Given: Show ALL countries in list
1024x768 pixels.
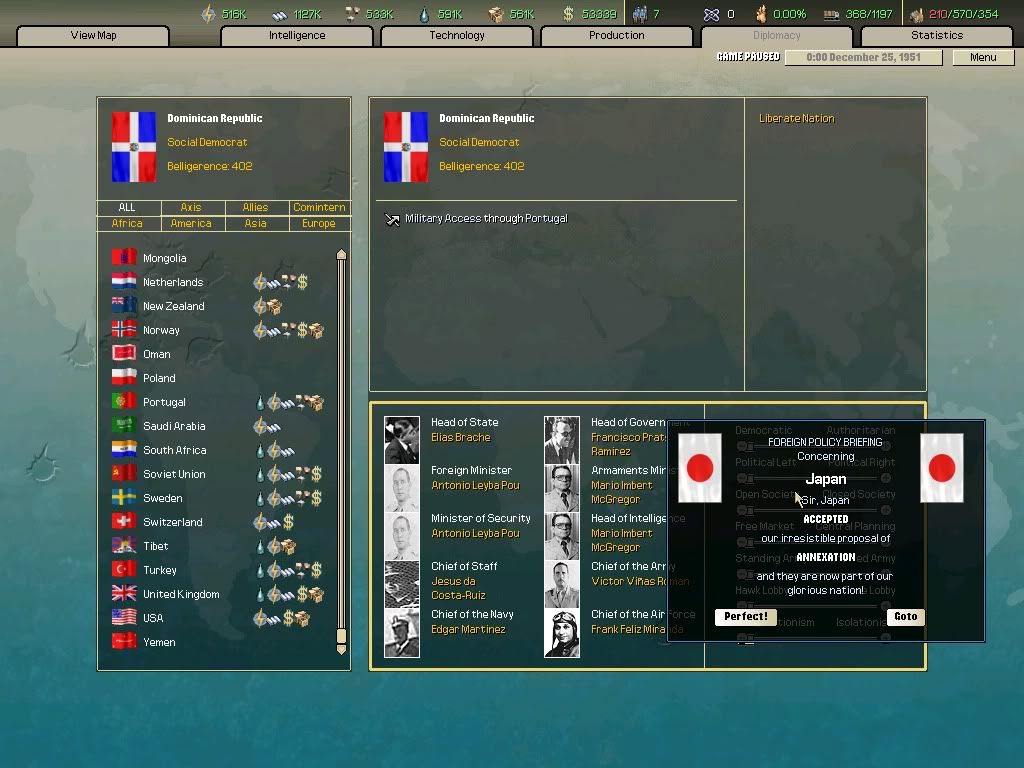Looking at the screenshot, I should pos(127,208).
